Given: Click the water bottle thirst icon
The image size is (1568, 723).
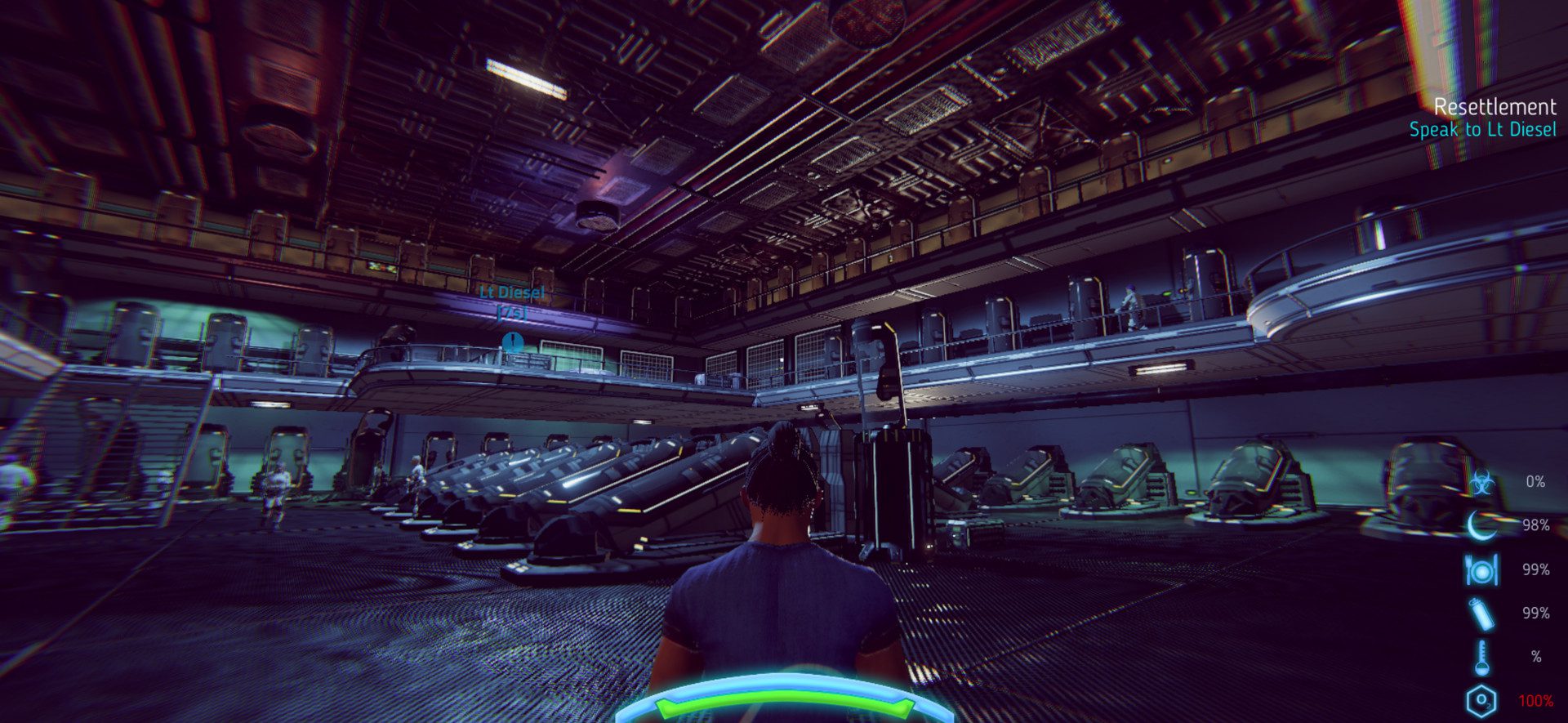Looking at the screenshot, I should [x=1481, y=614].
